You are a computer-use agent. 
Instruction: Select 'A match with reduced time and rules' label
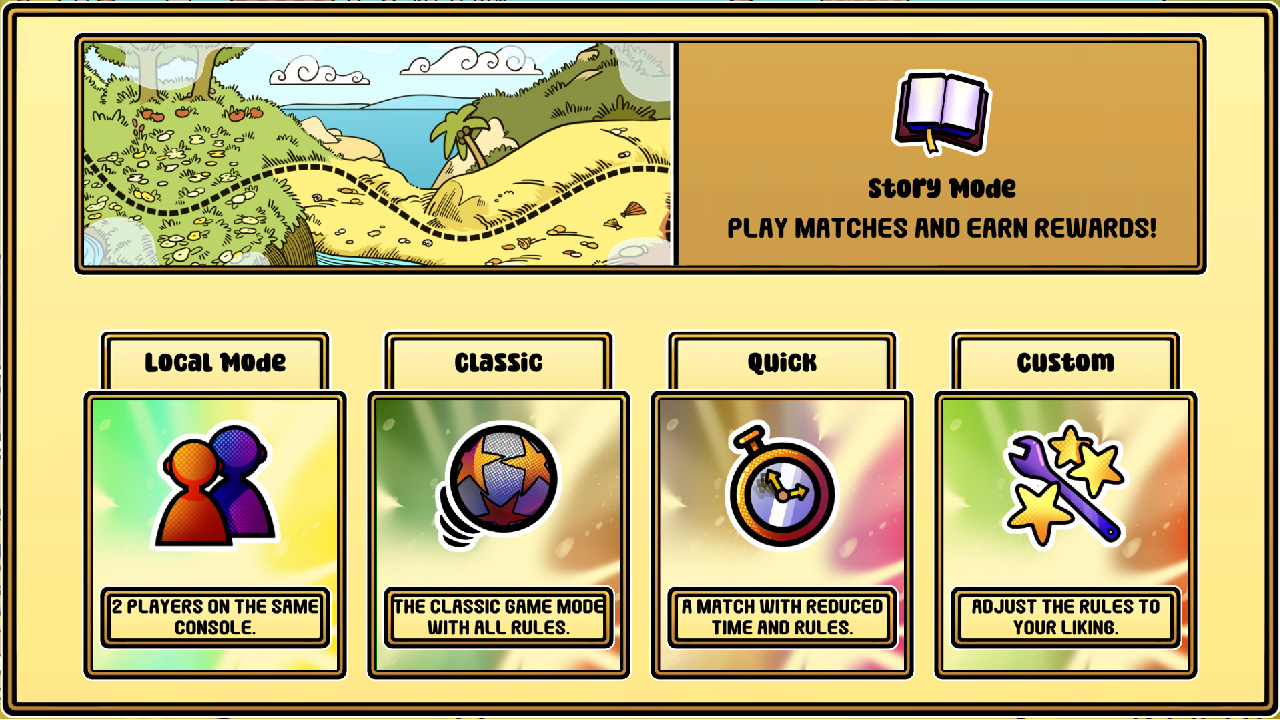pos(781,614)
